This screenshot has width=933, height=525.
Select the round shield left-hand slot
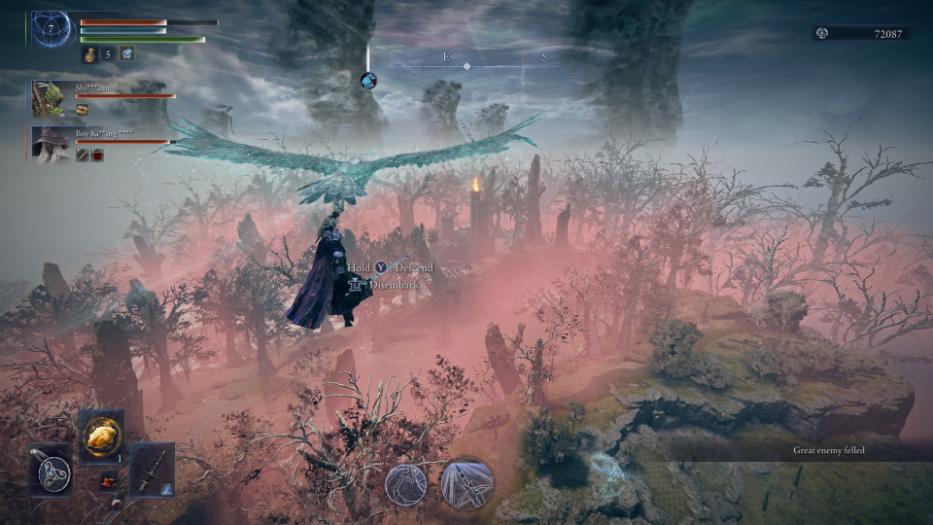point(50,469)
